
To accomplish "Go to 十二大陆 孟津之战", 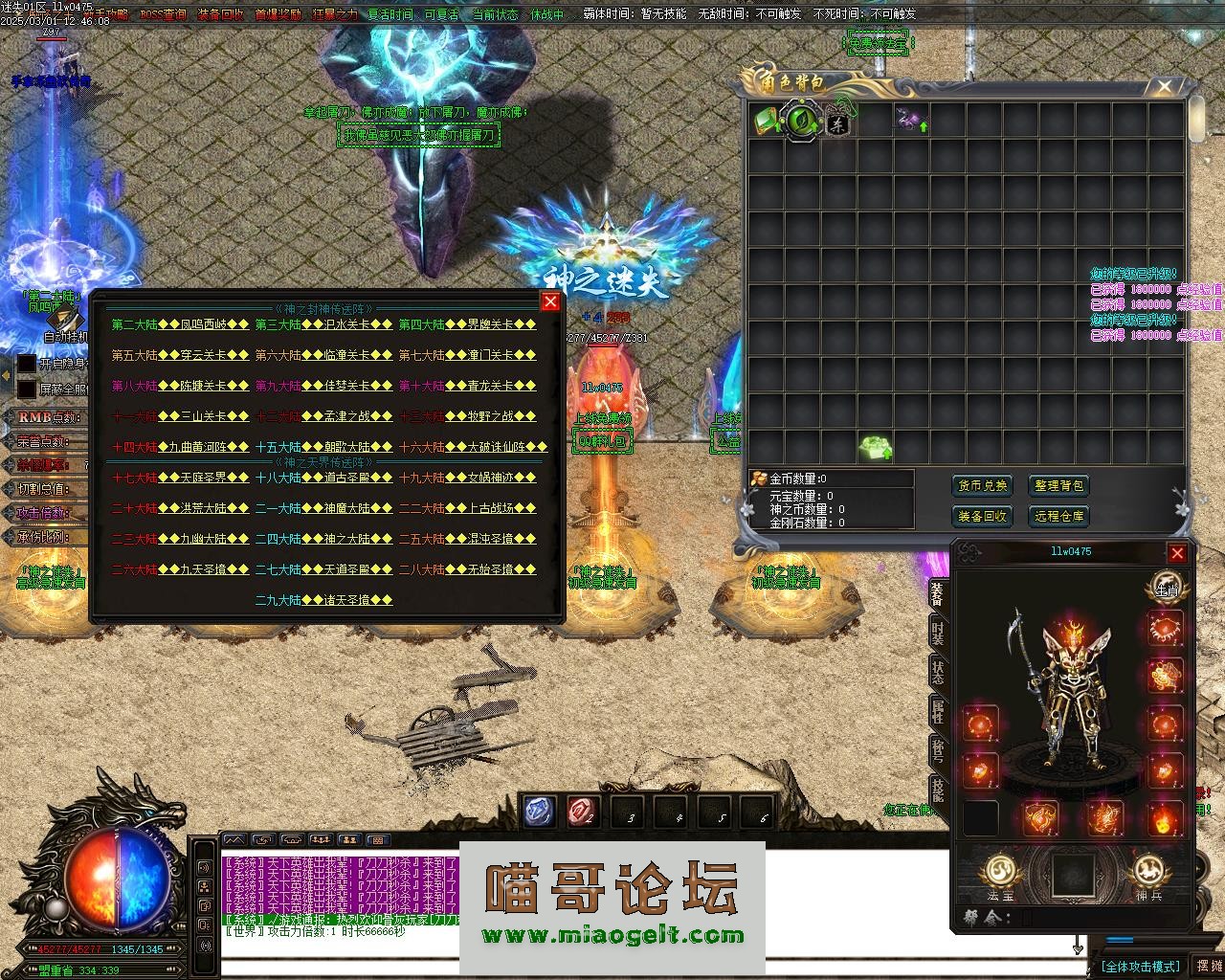I will [x=323, y=416].
